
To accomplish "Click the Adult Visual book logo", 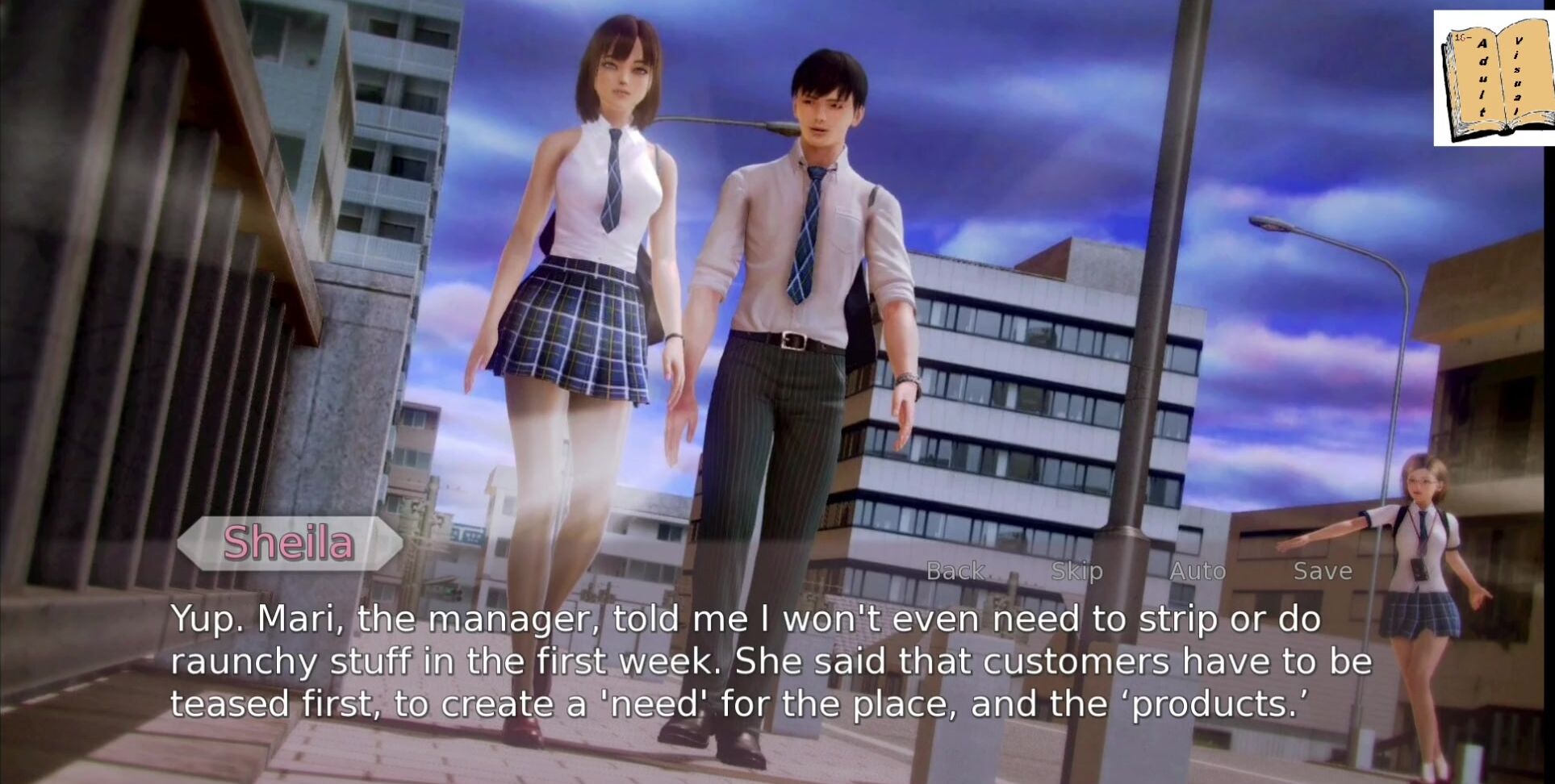I will pyautogui.click(x=1497, y=77).
